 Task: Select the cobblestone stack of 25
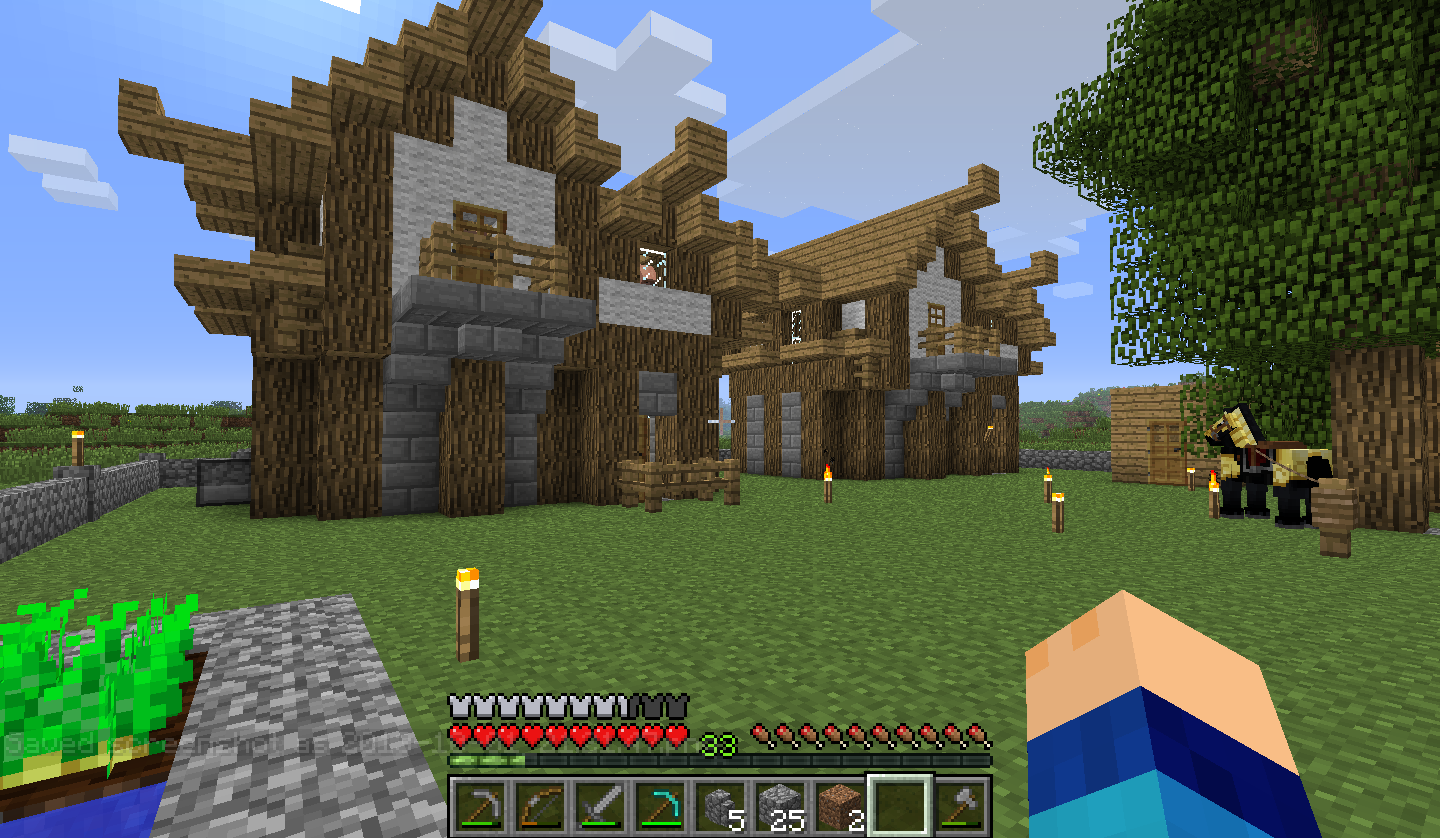[x=779, y=806]
